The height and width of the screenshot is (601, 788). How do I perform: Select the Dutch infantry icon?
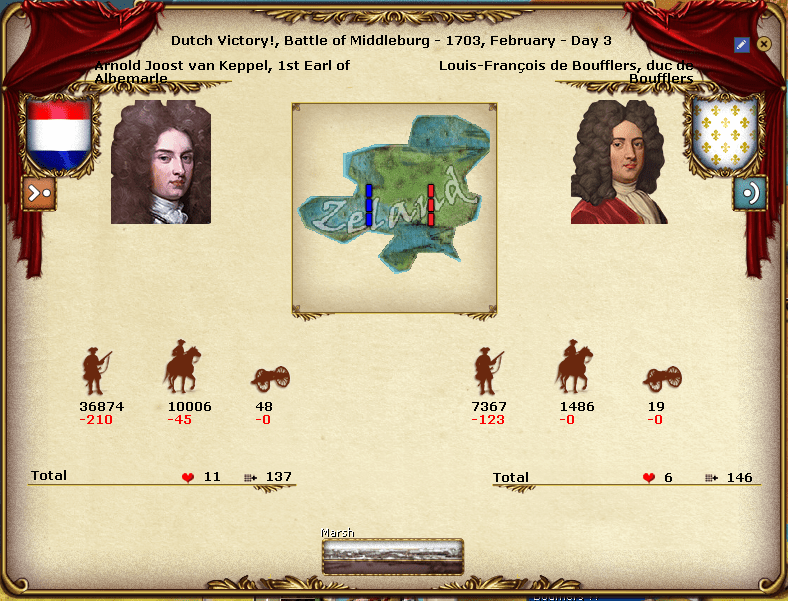coord(95,372)
